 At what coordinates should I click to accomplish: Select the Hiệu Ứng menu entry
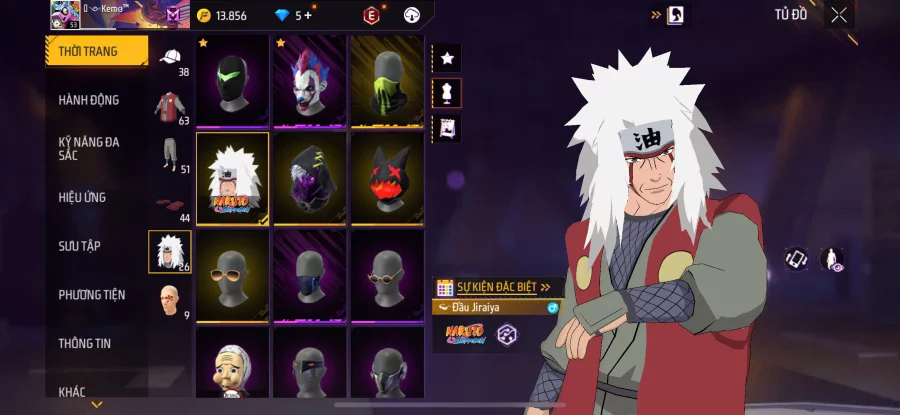point(82,197)
